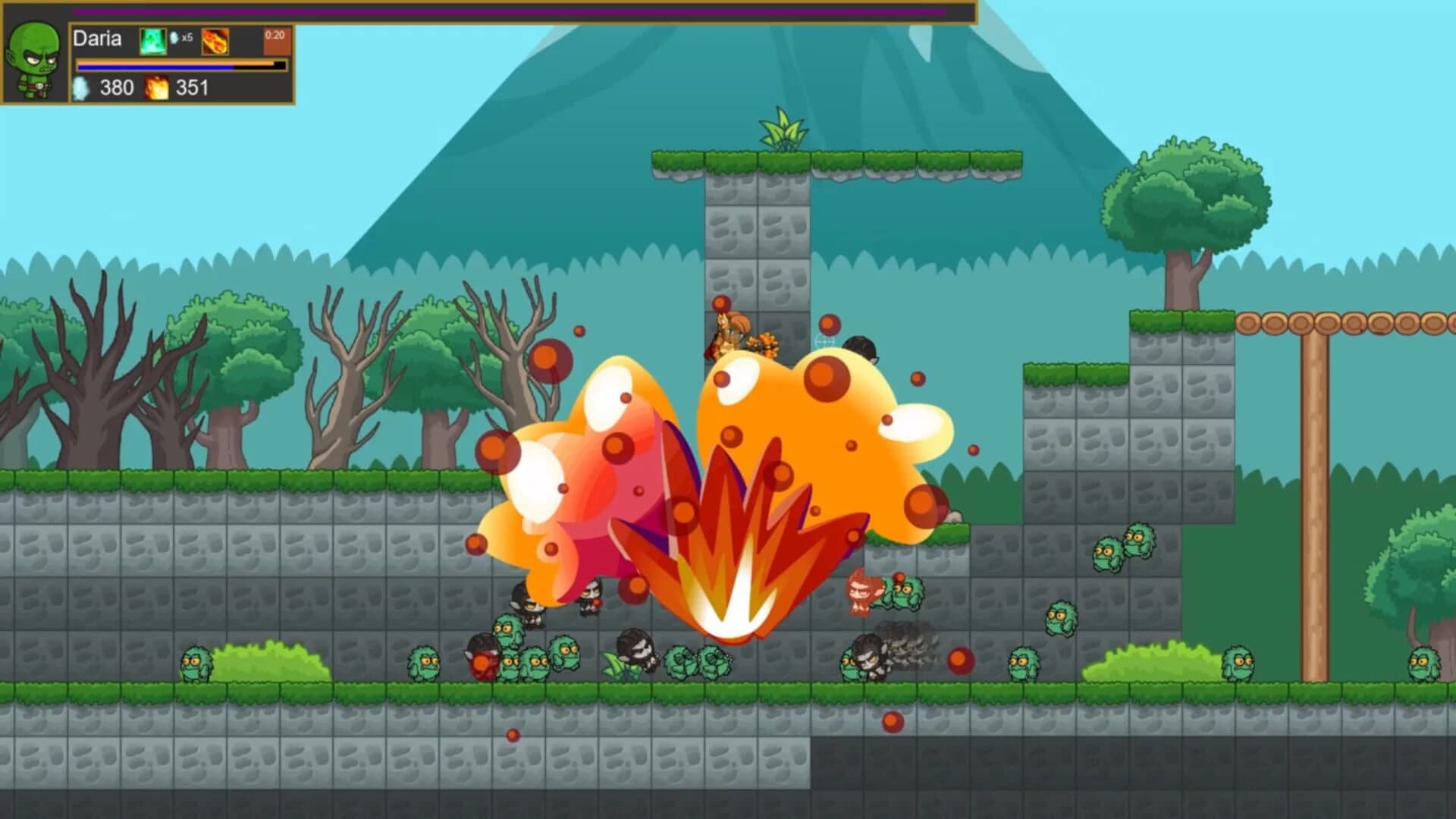The image size is (1456, 819).
Task: Click the green plant sprout atop the platform
Action: pos(781,129)
